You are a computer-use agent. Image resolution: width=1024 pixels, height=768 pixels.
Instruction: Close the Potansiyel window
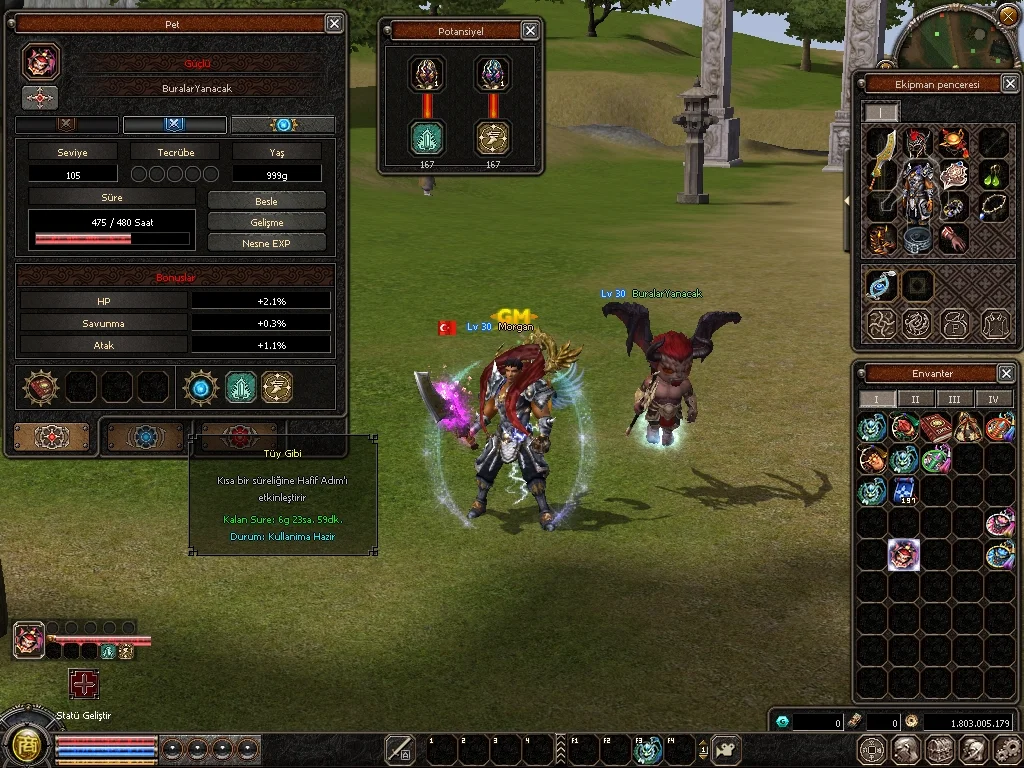(530, 31)
